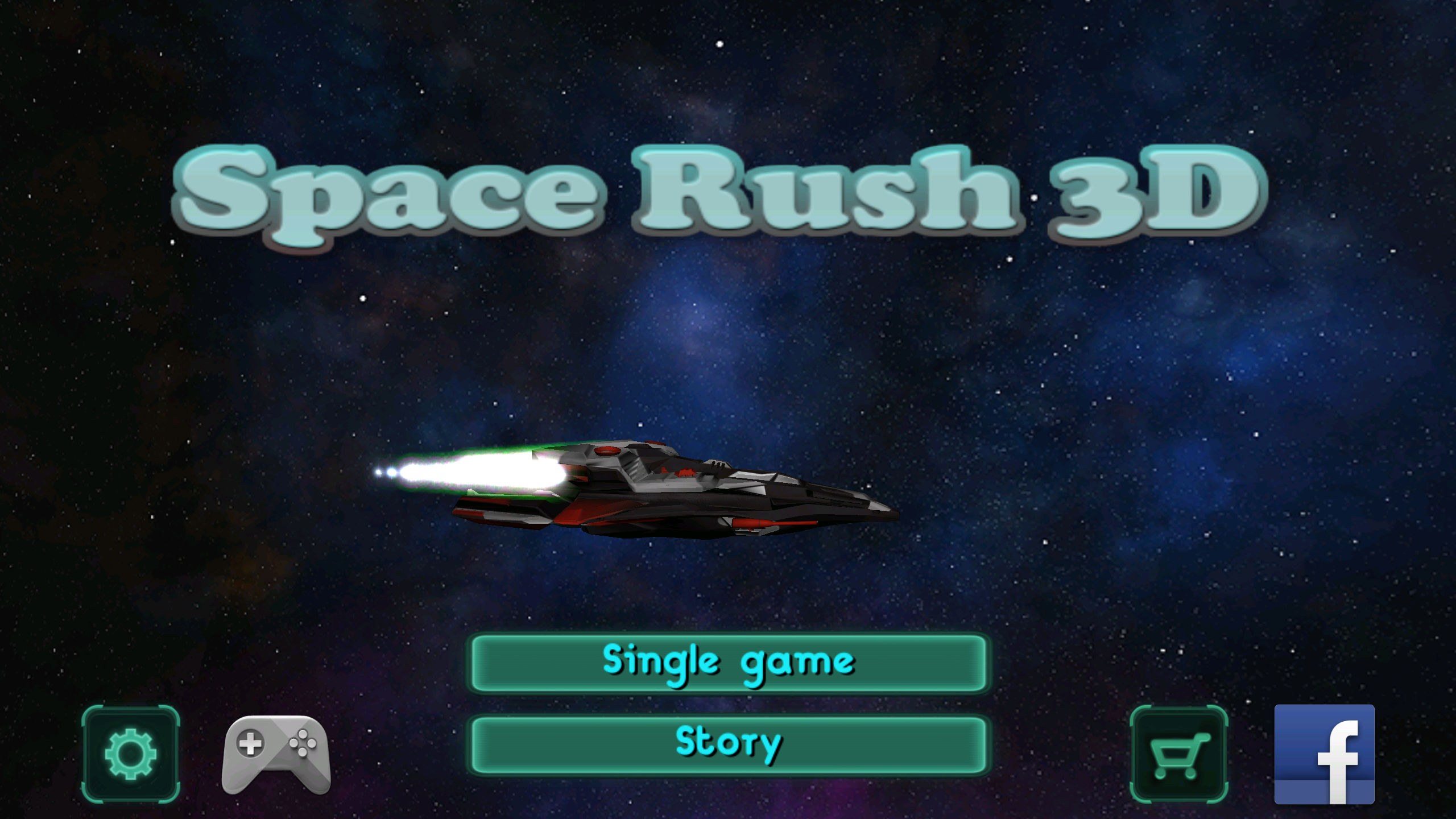Start a Single game

(x=729, y=663)
